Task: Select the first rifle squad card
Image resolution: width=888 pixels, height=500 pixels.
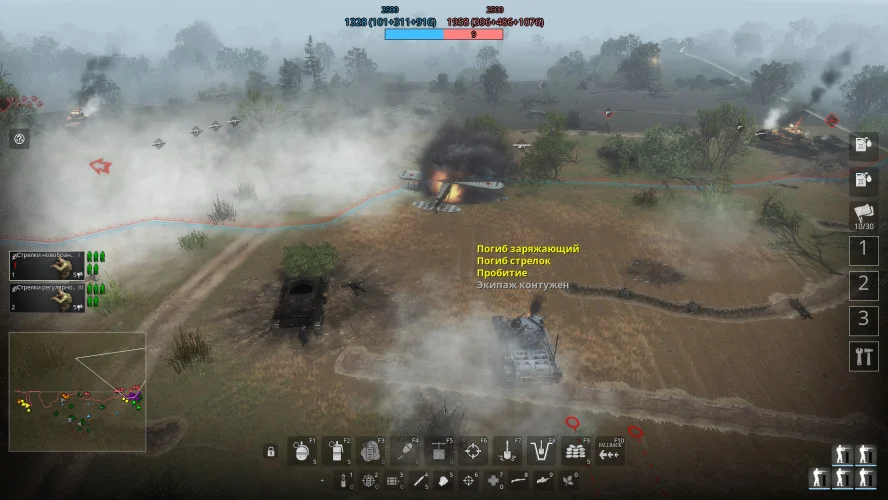Action: click(x=47, y=265)
